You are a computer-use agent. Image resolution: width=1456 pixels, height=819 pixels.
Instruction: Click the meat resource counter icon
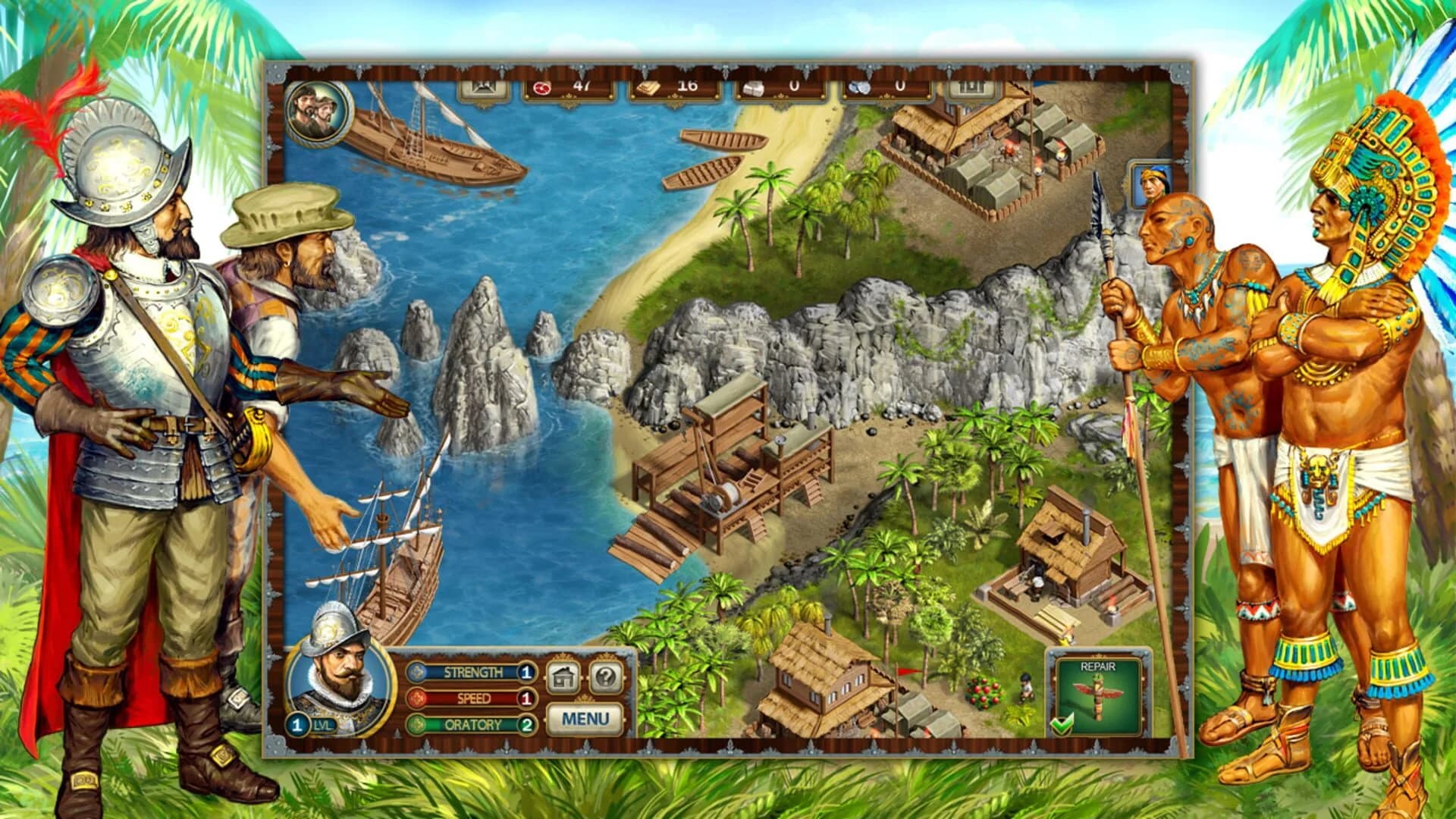[x=541, y=89]
